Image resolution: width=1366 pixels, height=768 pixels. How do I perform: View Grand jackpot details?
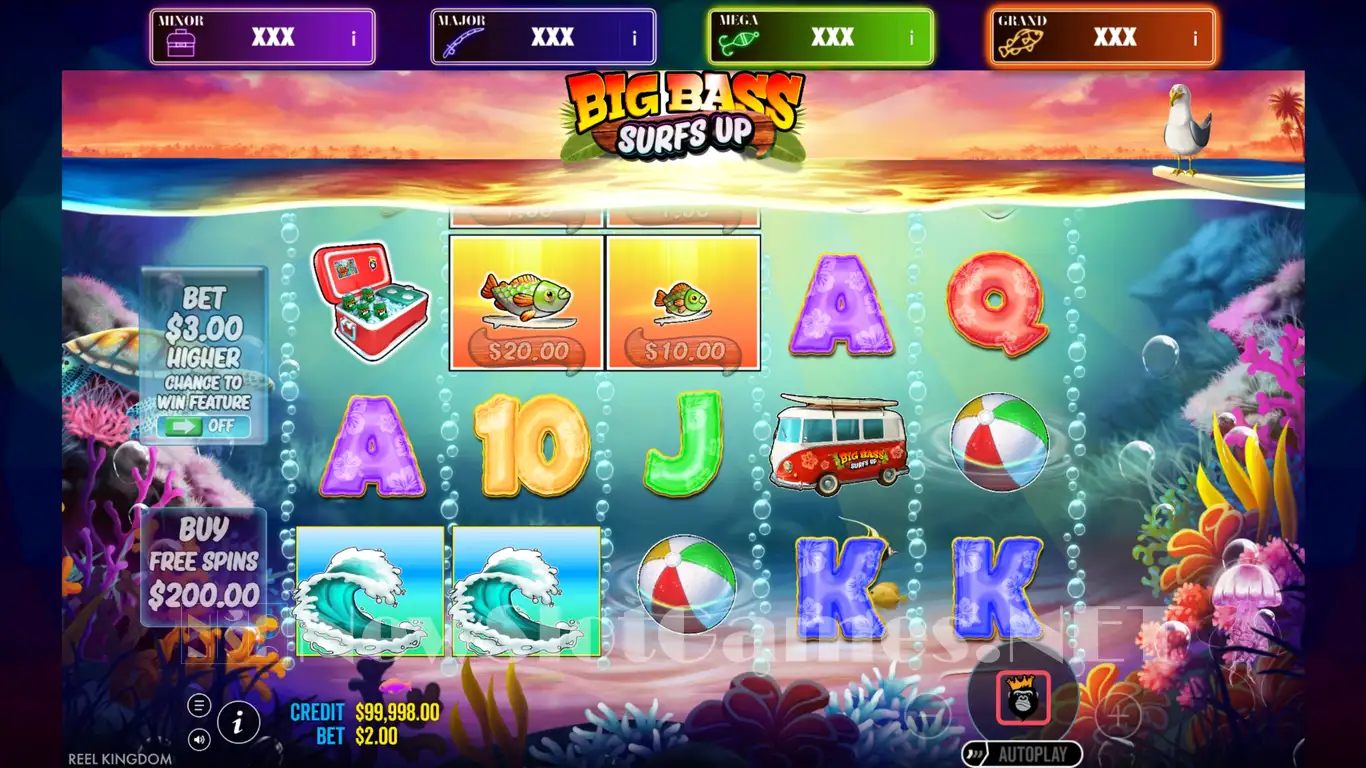pyautogui.click(x=1195, y=39)
